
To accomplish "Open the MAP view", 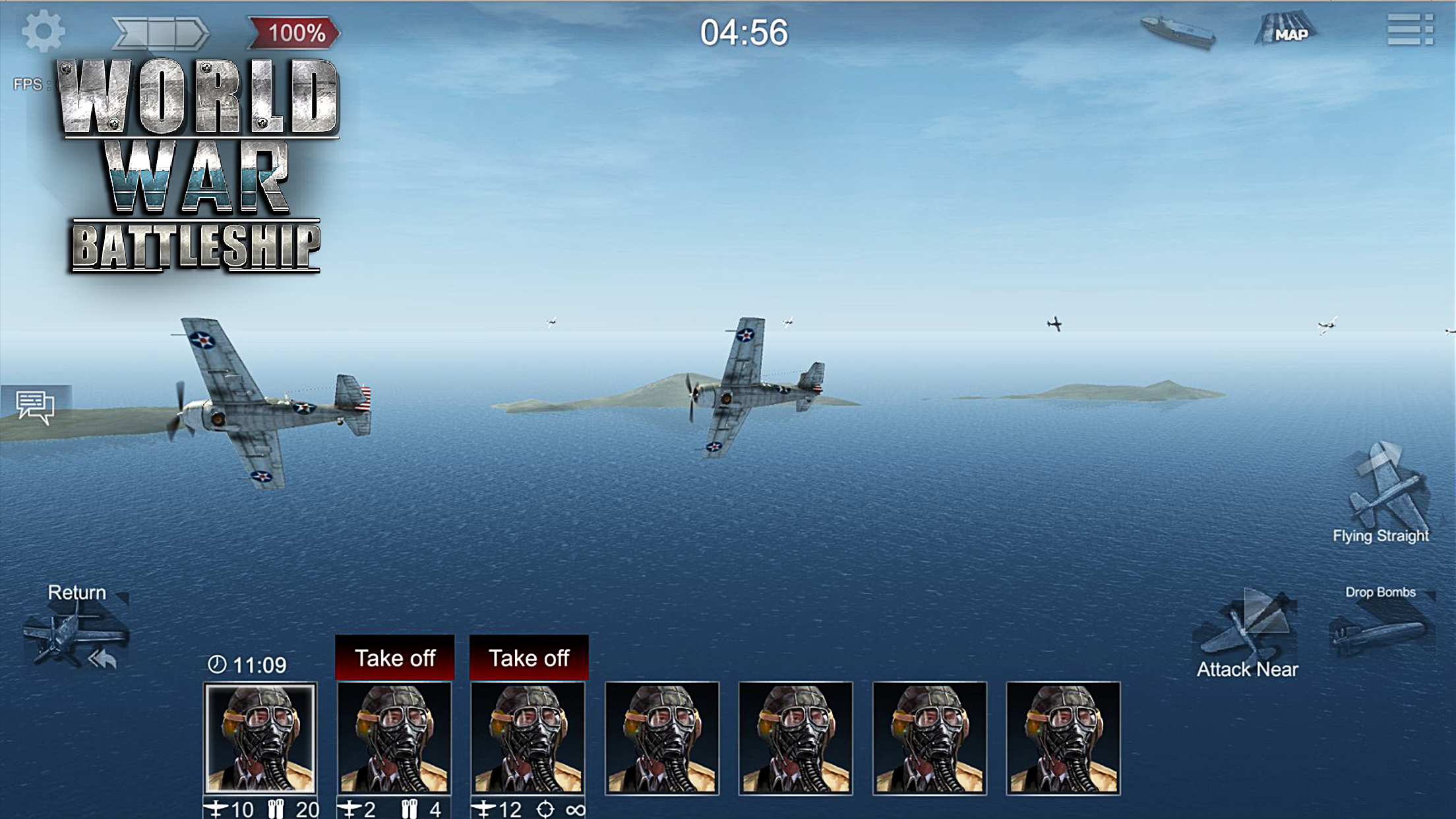I will coord(1287,30).
